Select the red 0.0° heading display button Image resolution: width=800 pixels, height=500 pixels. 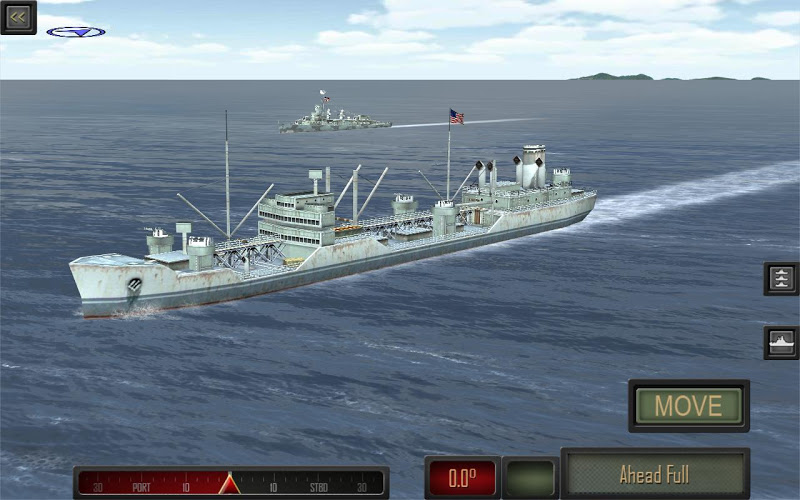(461, 478)
